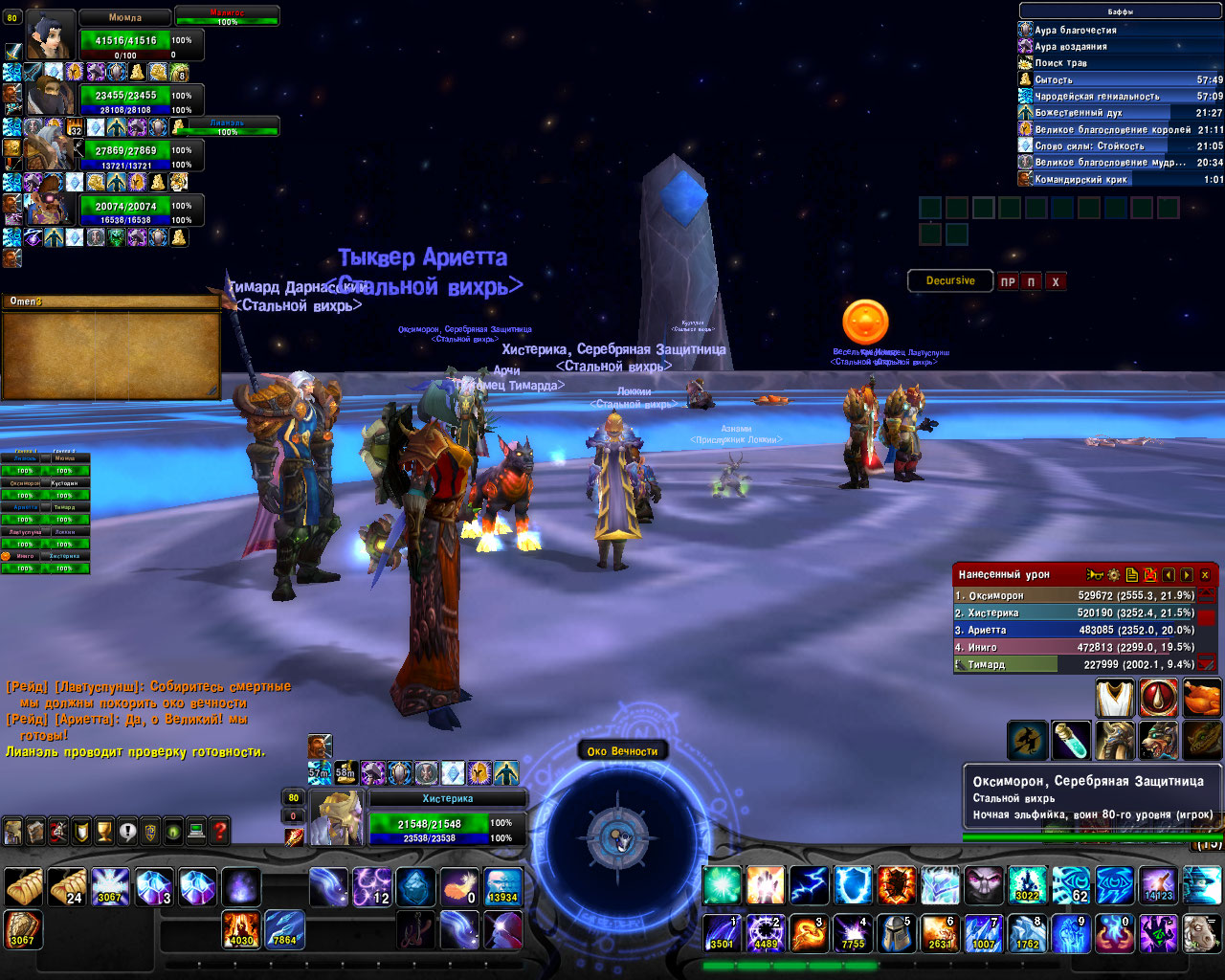
Task: Use the roasted turkey food item
Action: 1202,699
